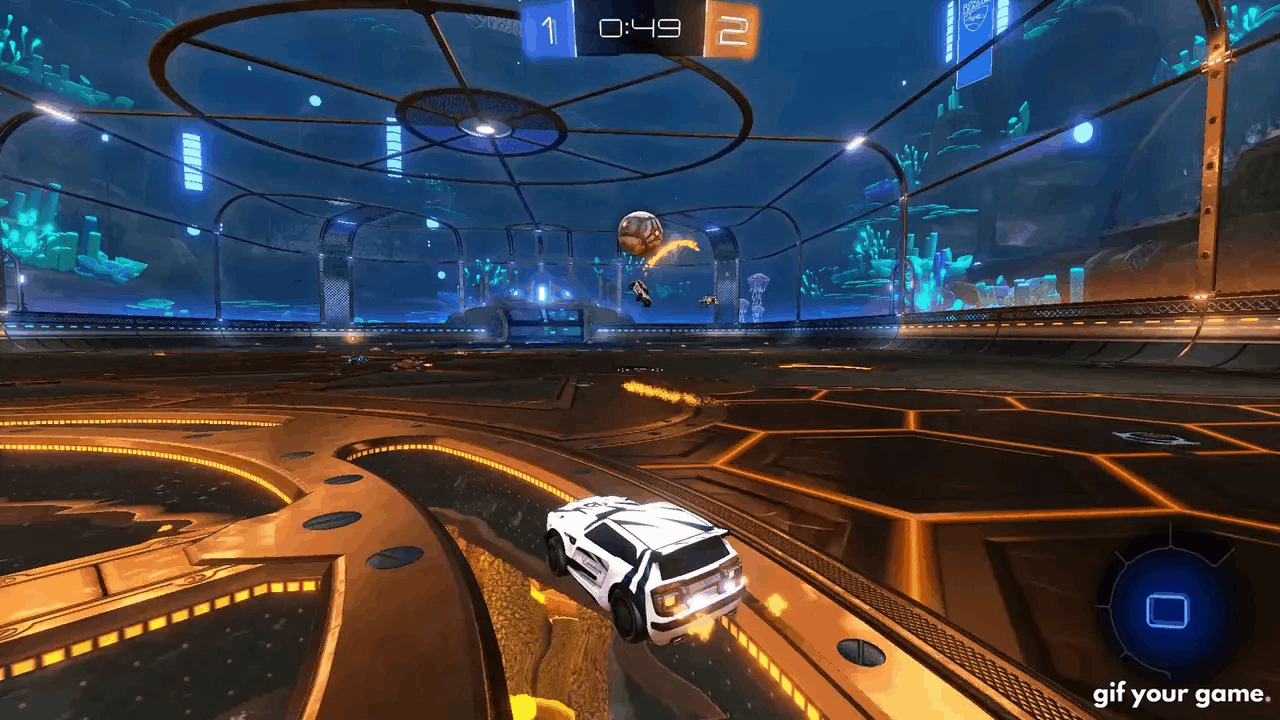Click the match timer showing 0:49
The height and width of the screenshot is (720, 1280).
click(641, 27)
